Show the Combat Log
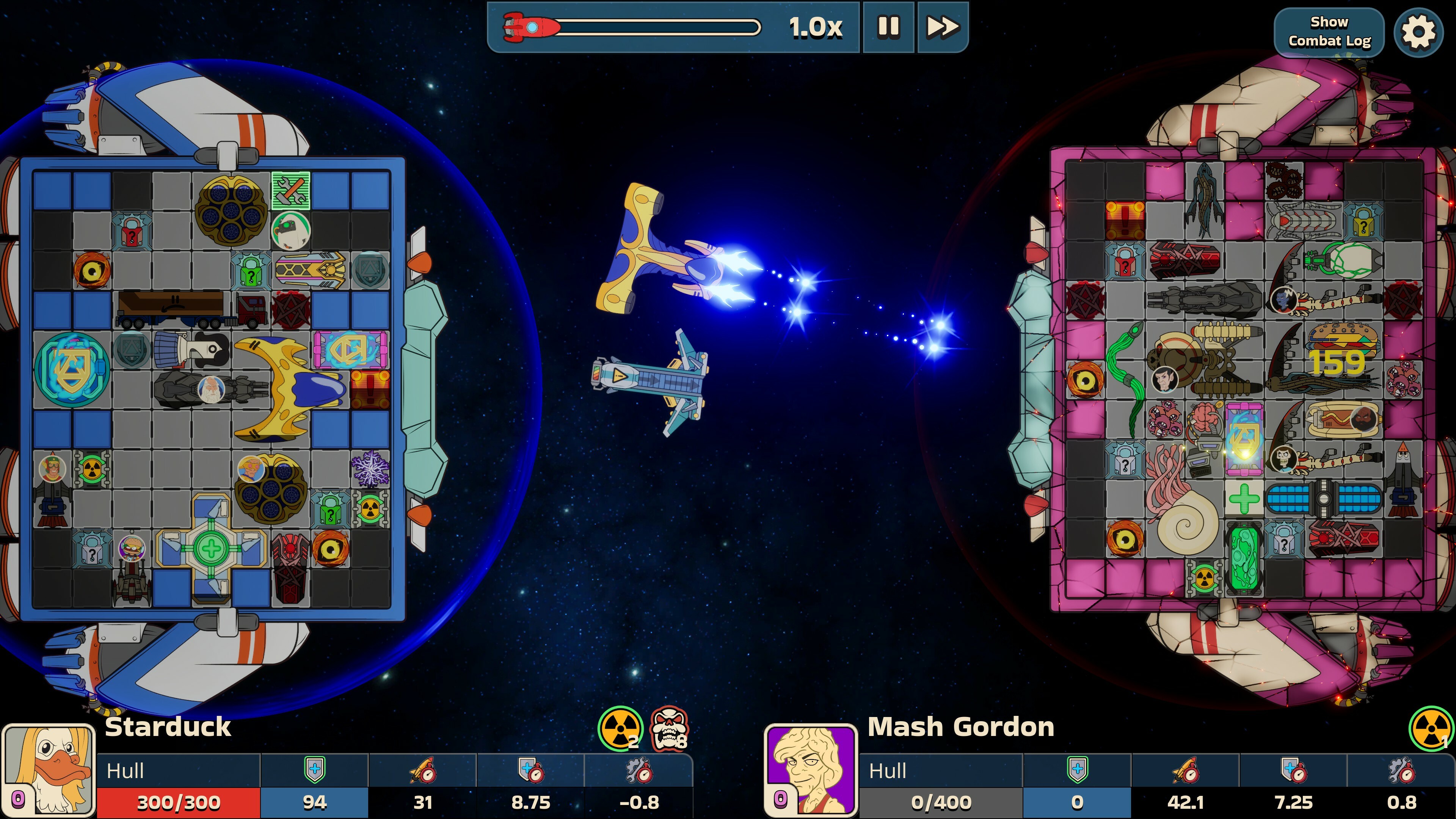 click(x=1329, y=31)
